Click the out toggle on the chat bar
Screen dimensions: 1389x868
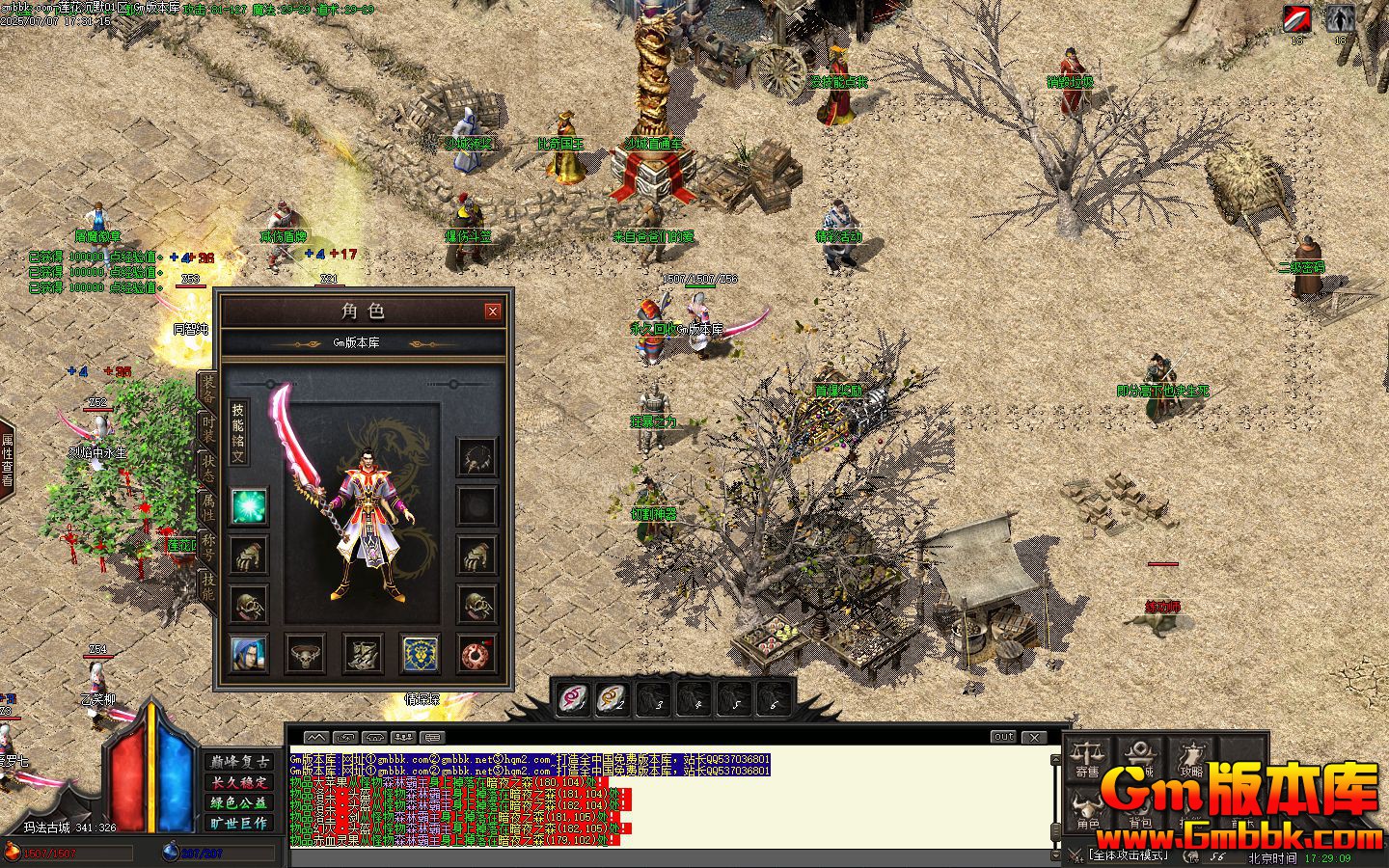(1003, 736)
